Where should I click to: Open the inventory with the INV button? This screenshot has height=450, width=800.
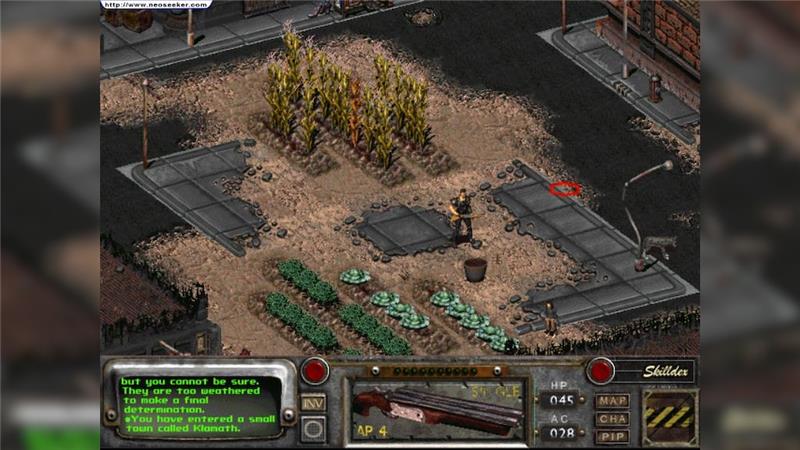[314, 402]
